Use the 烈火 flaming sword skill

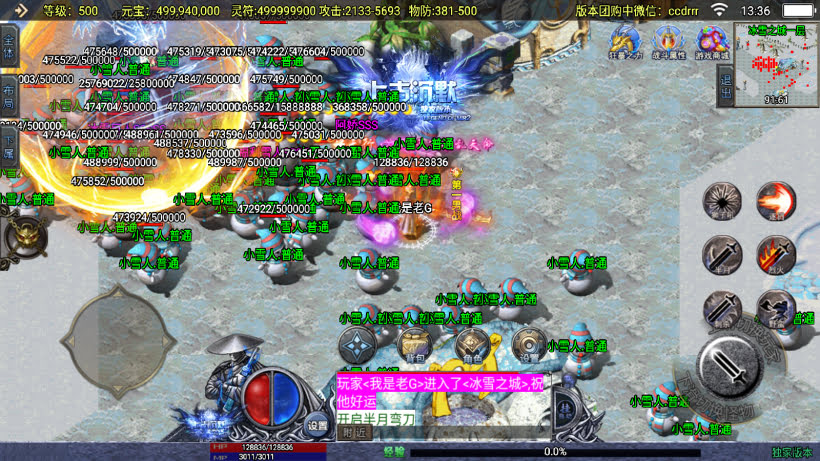tap(775, 256)
